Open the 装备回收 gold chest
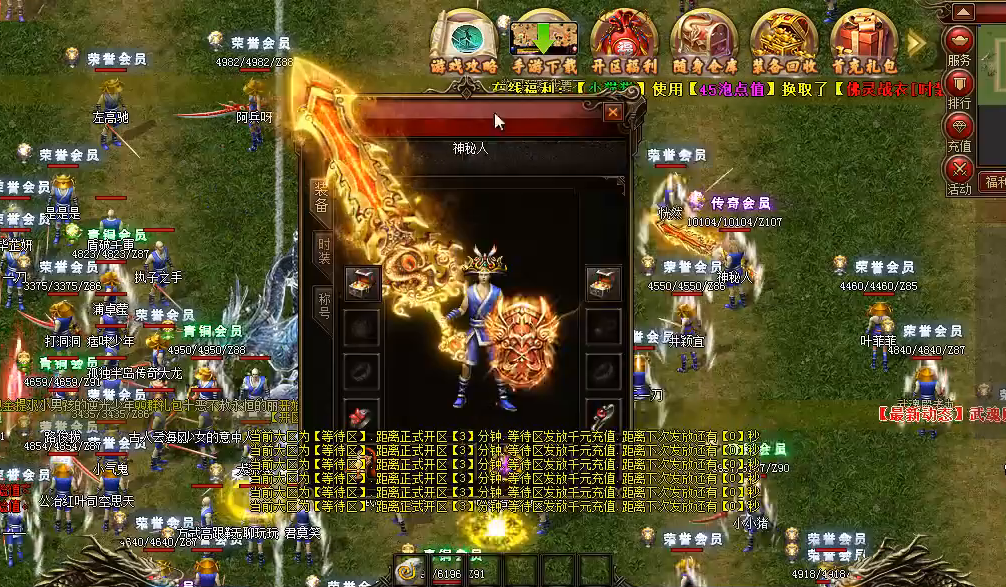The image size is (1006, 587). click(x=784, y=40)
